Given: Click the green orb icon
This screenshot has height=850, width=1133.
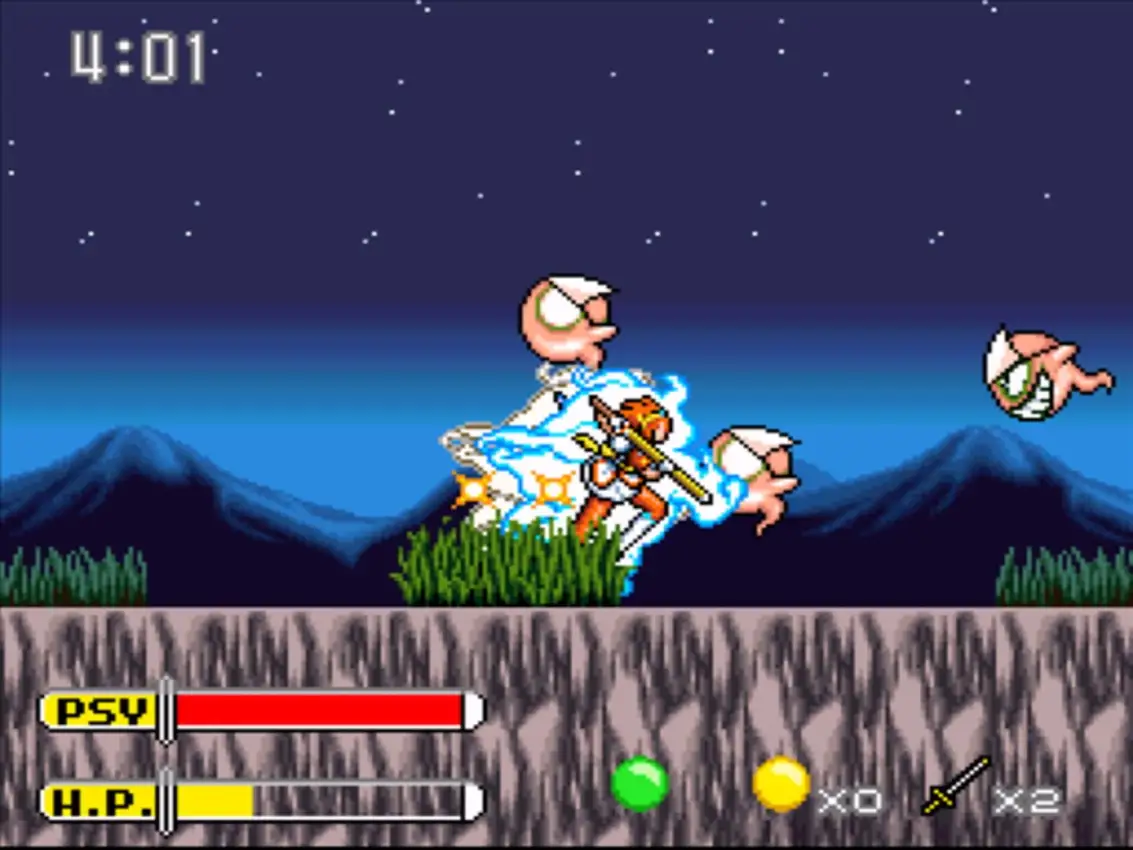Looking at the screenshot, I should (640, 783).
